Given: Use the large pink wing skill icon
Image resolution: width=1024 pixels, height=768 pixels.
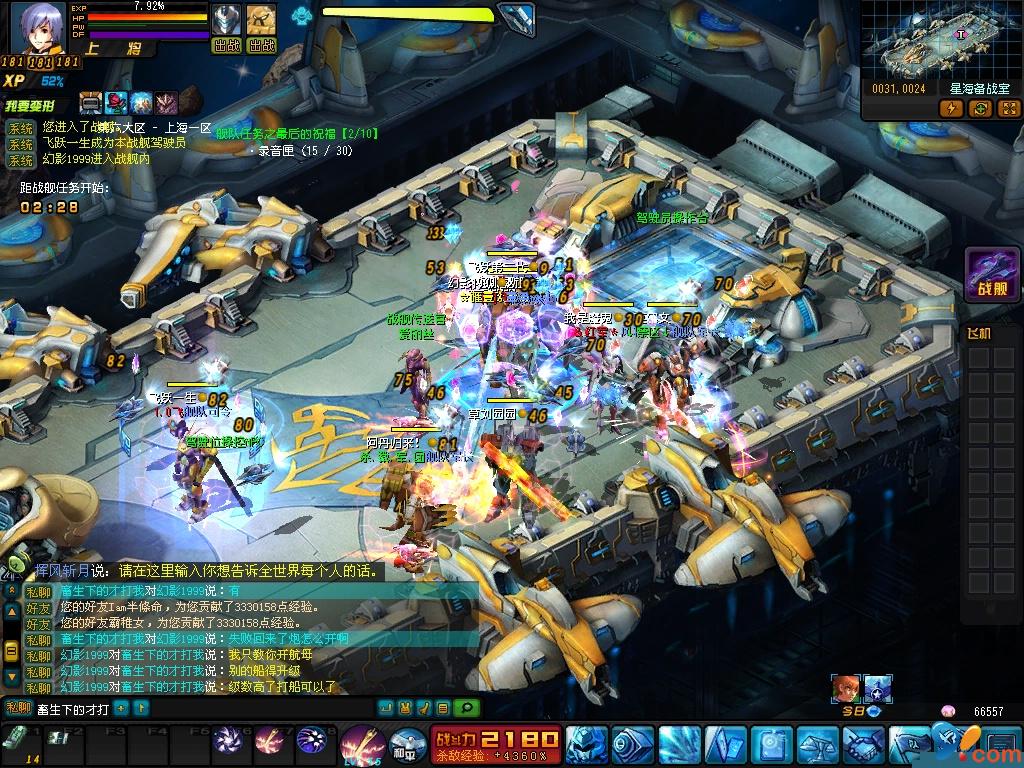Looking at the screenshot, I should (x=361, y=745).
